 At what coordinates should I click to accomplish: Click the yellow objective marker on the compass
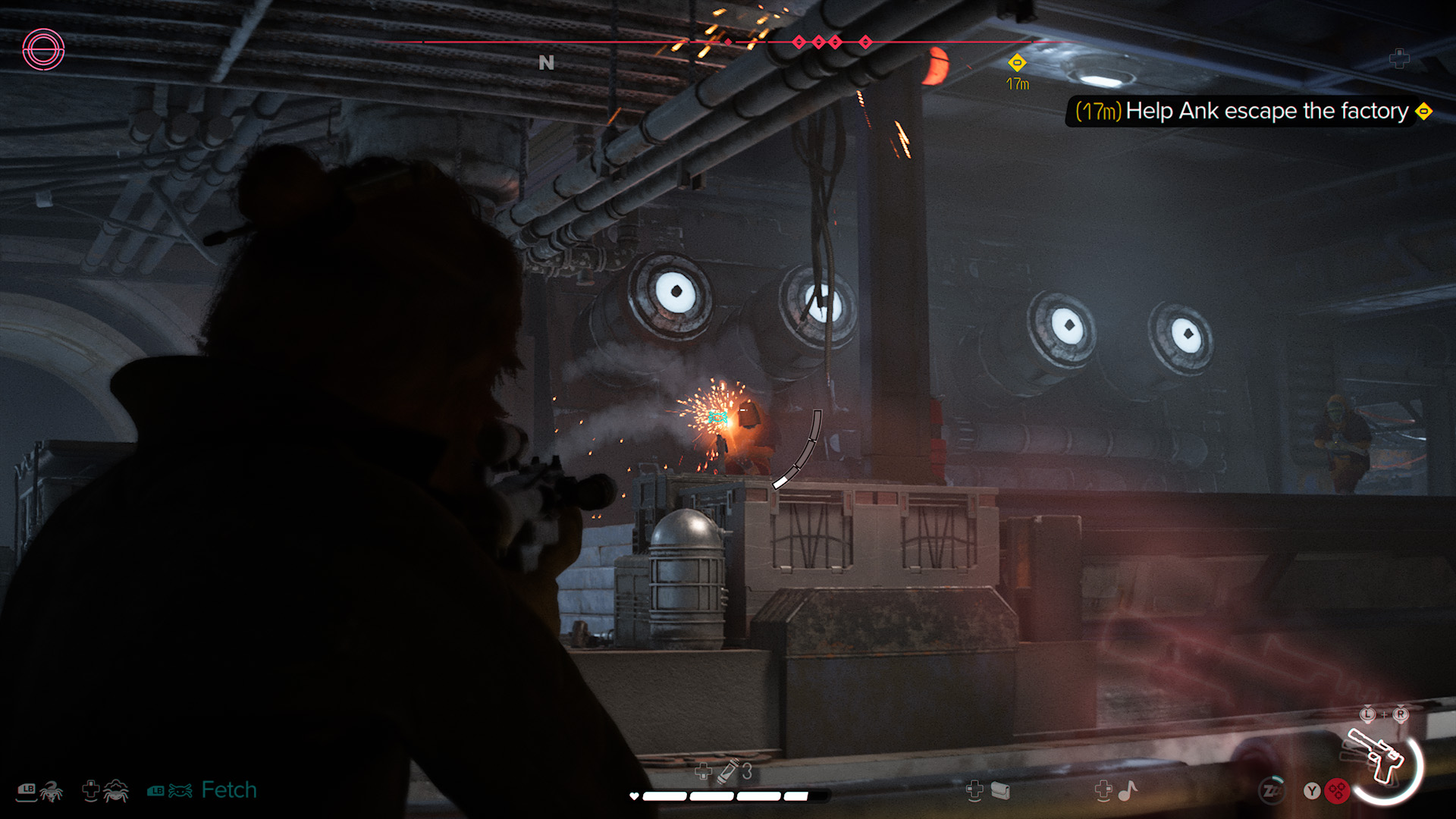(1017, 63)
